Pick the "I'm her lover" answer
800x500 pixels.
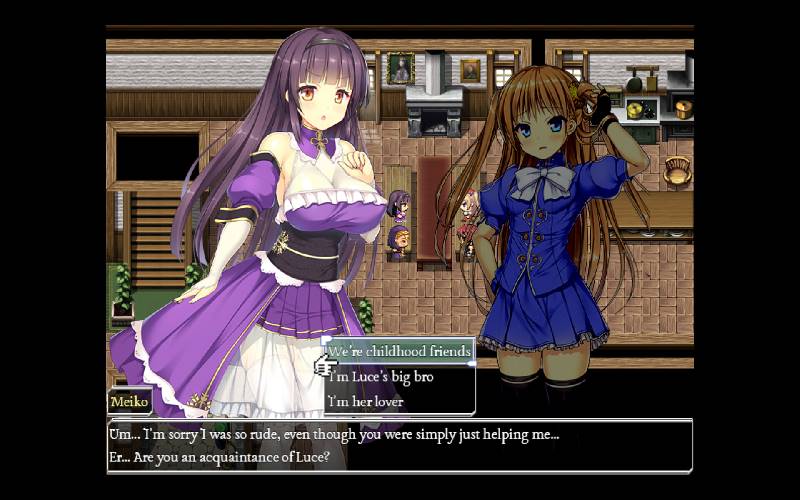(x=365, y=402)
